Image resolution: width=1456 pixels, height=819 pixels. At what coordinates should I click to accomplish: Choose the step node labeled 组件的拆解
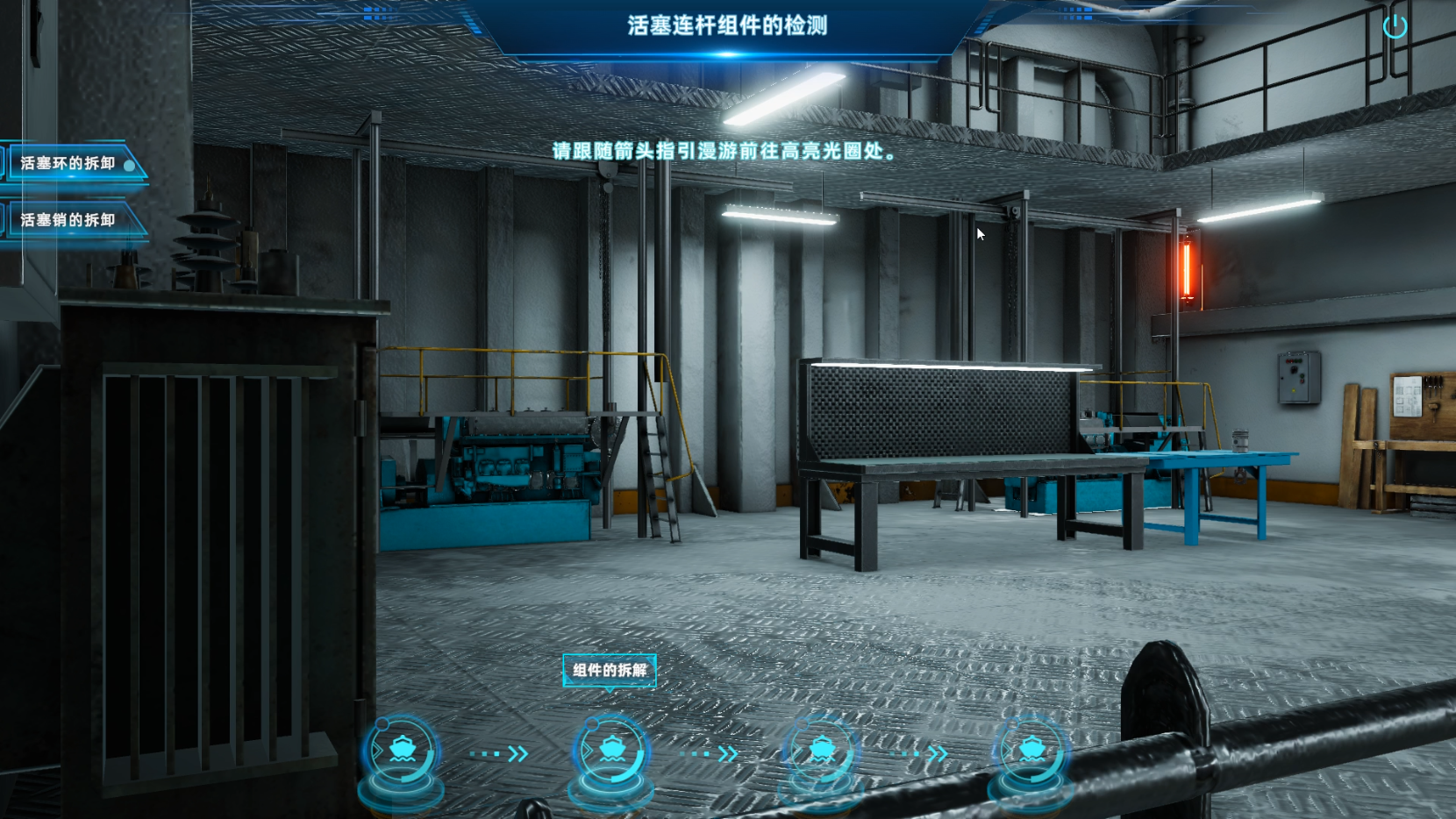611,751
